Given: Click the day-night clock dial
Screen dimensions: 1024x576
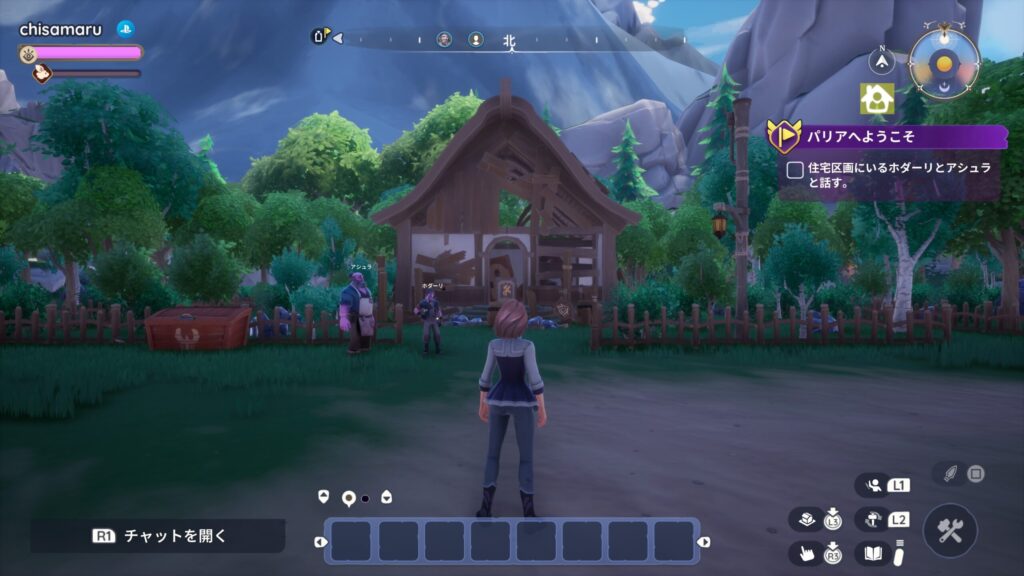Looking at the screenshot, I should coord(943,62).
